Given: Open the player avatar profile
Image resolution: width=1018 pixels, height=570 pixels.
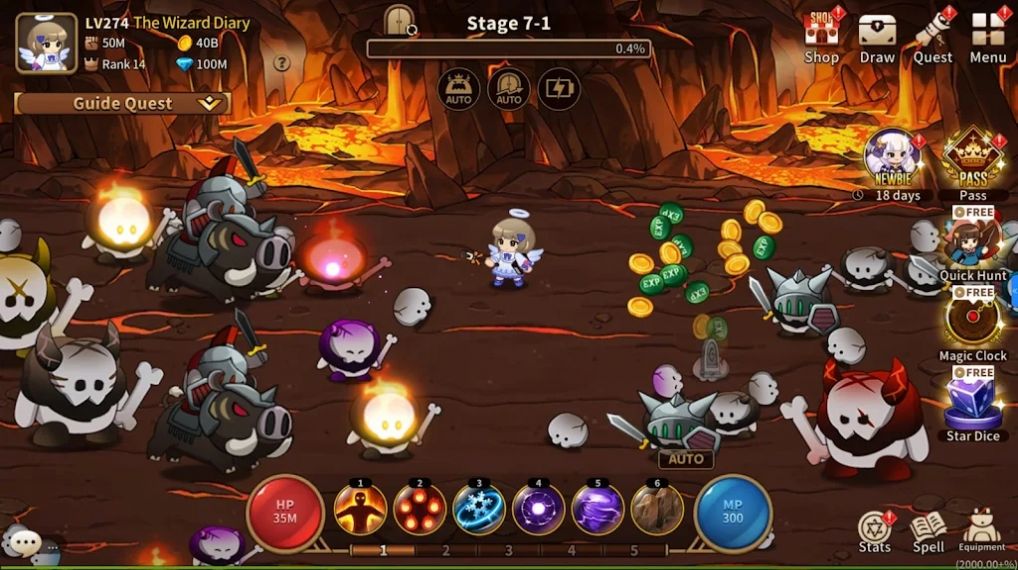Looking at the screenshot, I should (46, 43).
